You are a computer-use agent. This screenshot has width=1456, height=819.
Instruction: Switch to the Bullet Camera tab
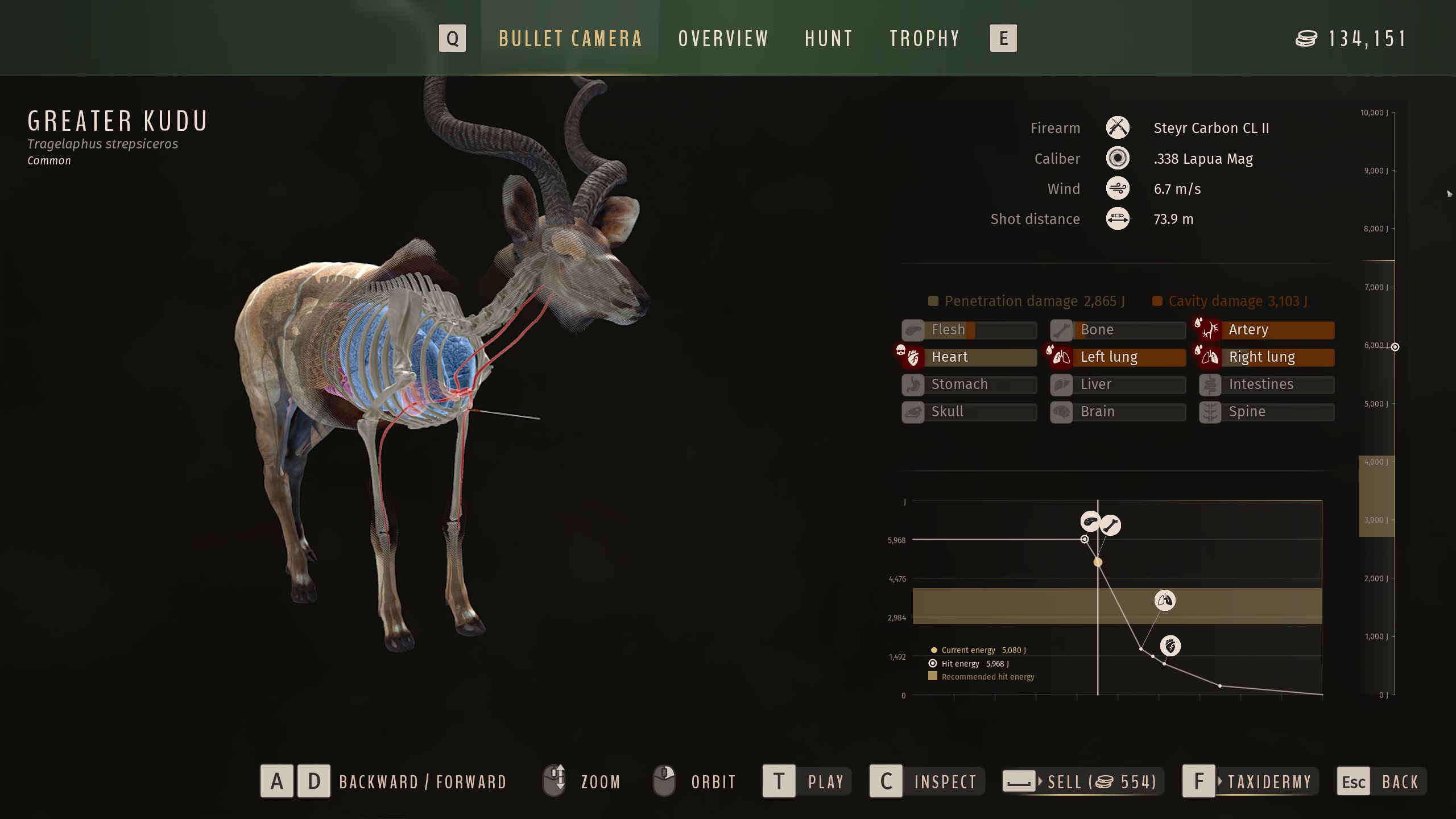570,39
